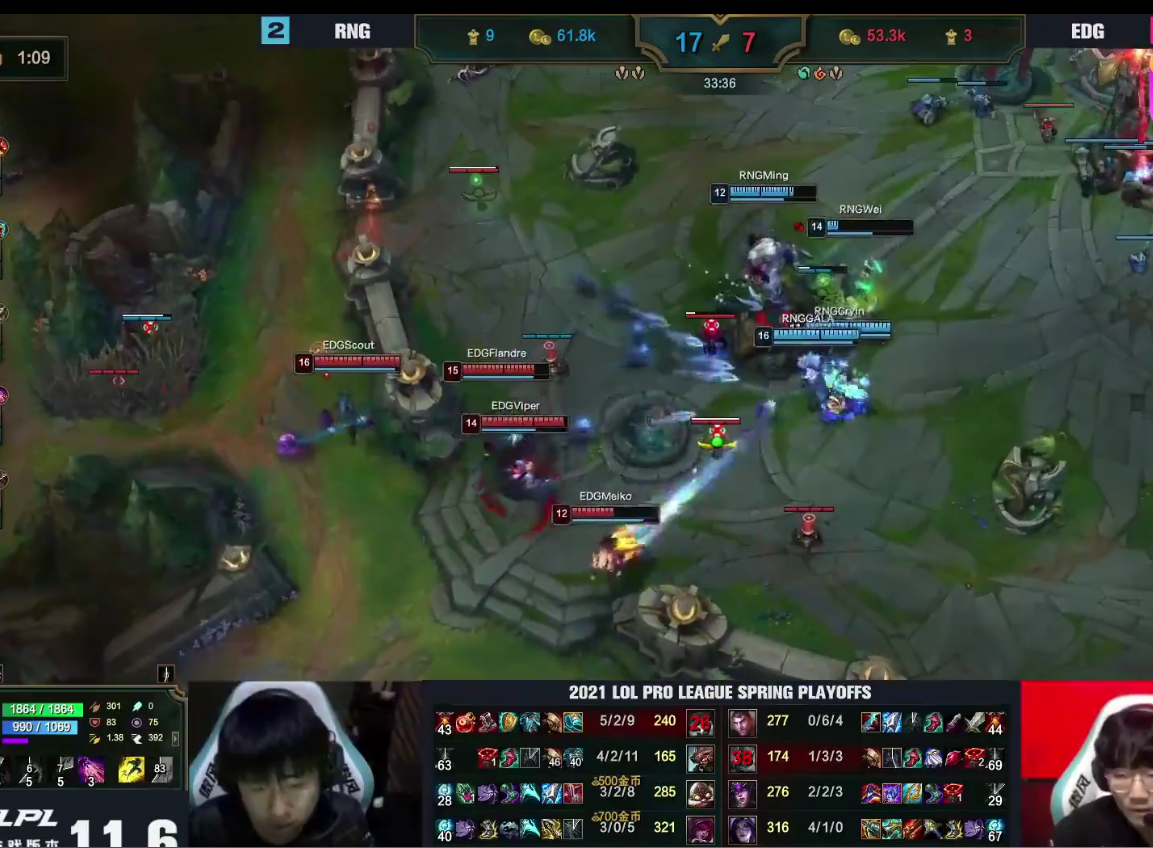Select the dead EDG champion portrait showing 38

[742, 758]
